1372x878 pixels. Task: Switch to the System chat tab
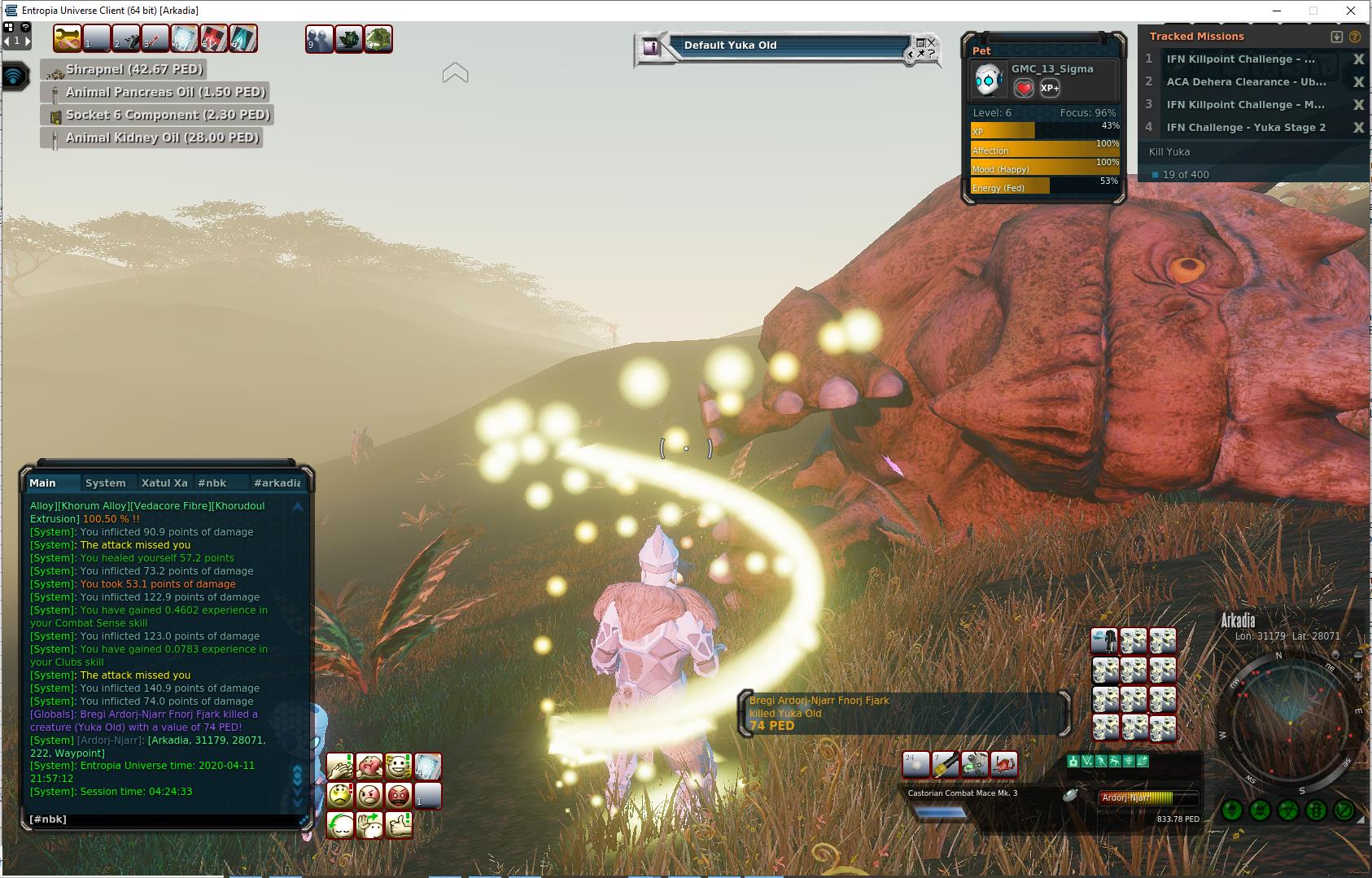106,483
